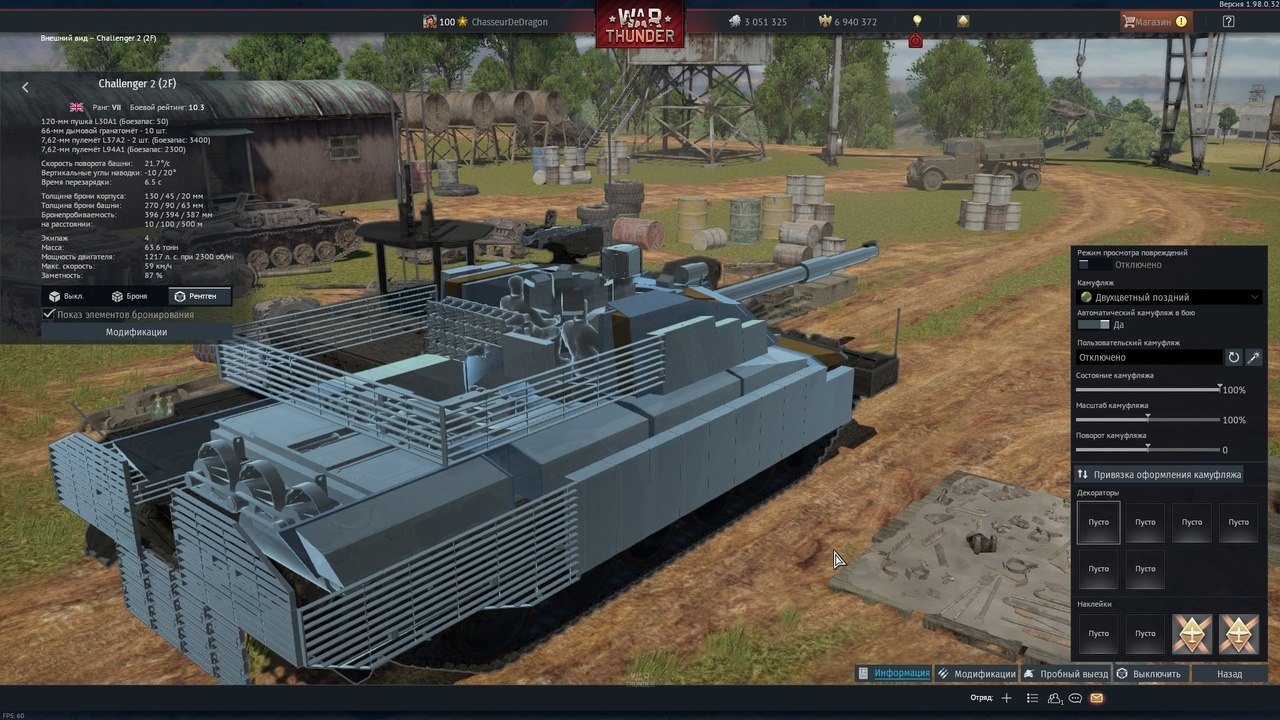
Task: Toggle Показ элементов бронирования checkbox
Action: pyautogui.click(x=49, y=314)
